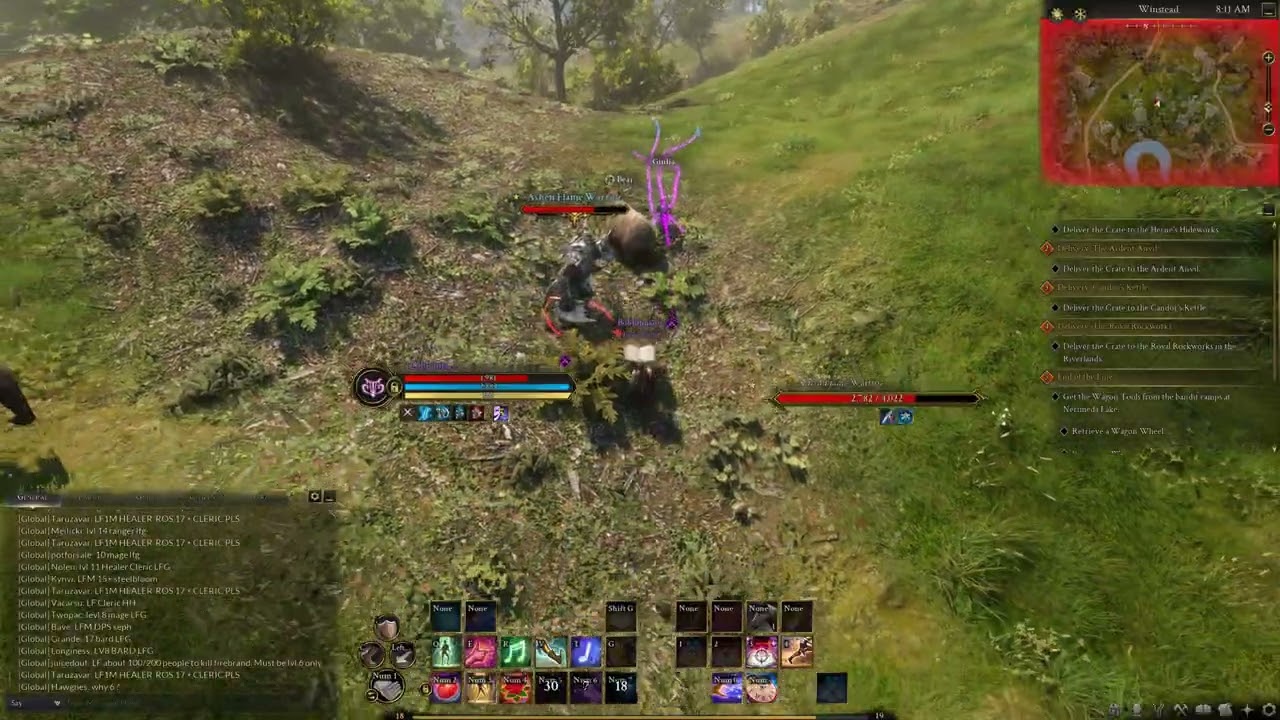Toggle the sun icon above the minimap

[1057, 13]
